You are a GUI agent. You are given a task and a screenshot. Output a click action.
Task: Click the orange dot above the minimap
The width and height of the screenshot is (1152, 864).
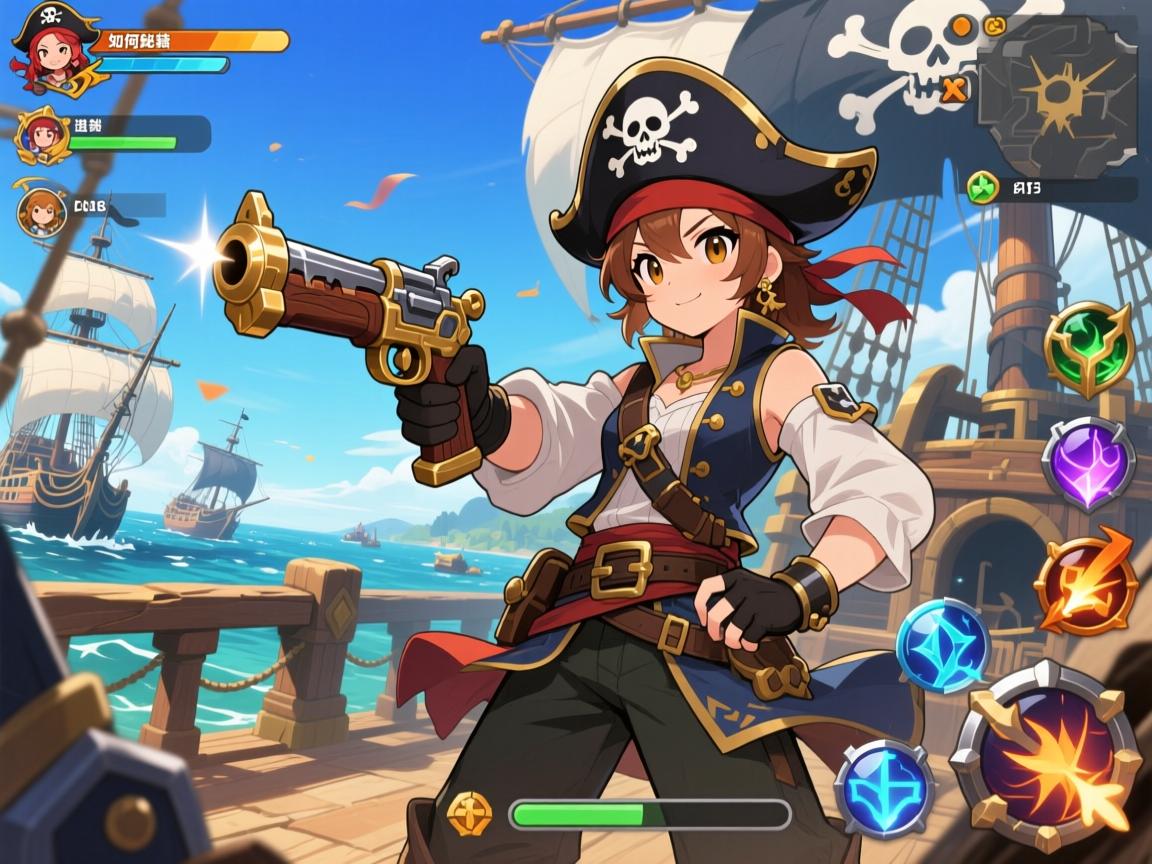click(x=961, y=25)
